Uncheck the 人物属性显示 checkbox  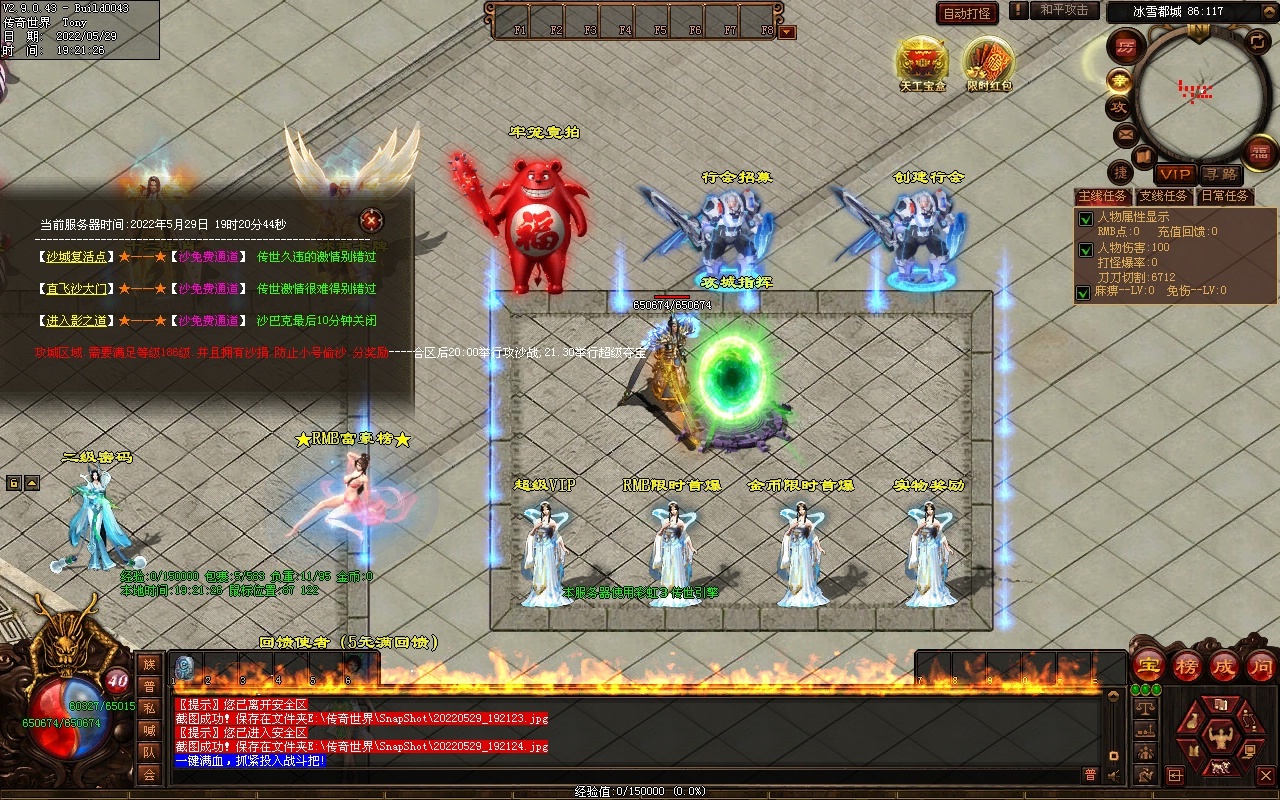click(x=1084, y=219)
